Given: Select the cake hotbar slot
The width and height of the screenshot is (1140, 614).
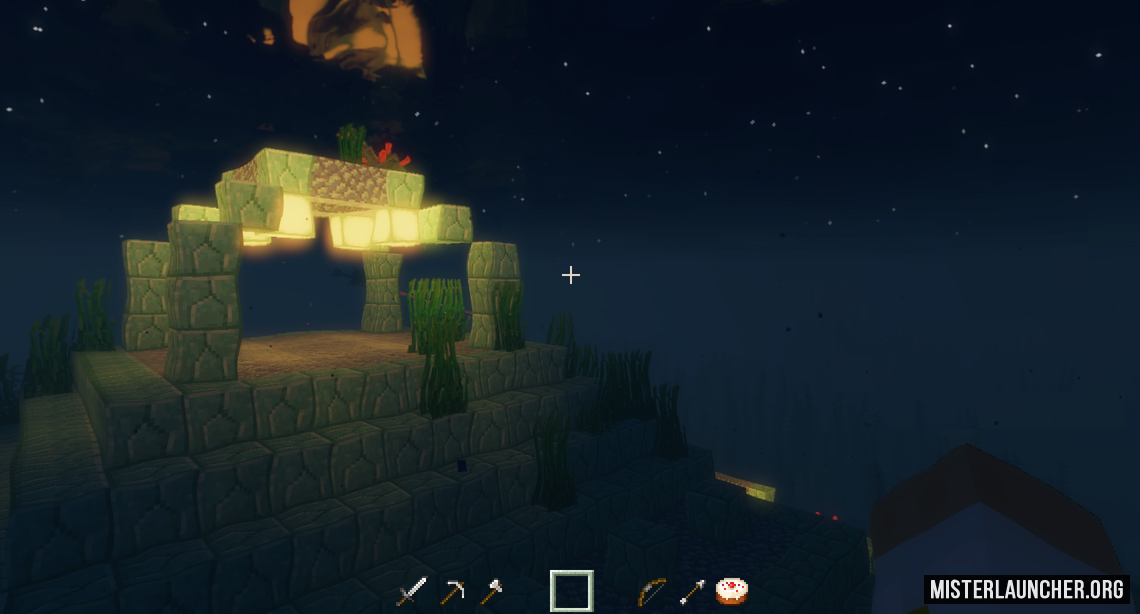Looking at the screenshot, I should (731, 591).
